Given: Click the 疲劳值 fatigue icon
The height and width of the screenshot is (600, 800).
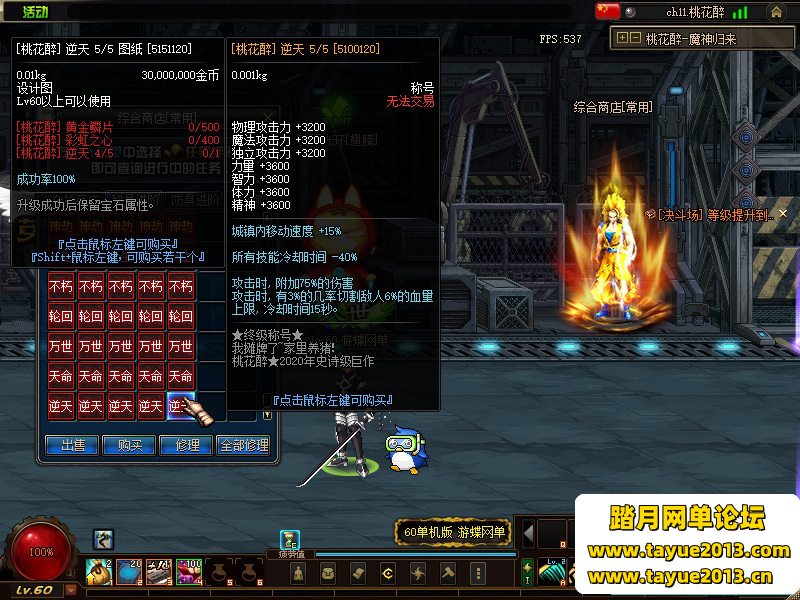Looking at the screenshot, I should (290, 541).
